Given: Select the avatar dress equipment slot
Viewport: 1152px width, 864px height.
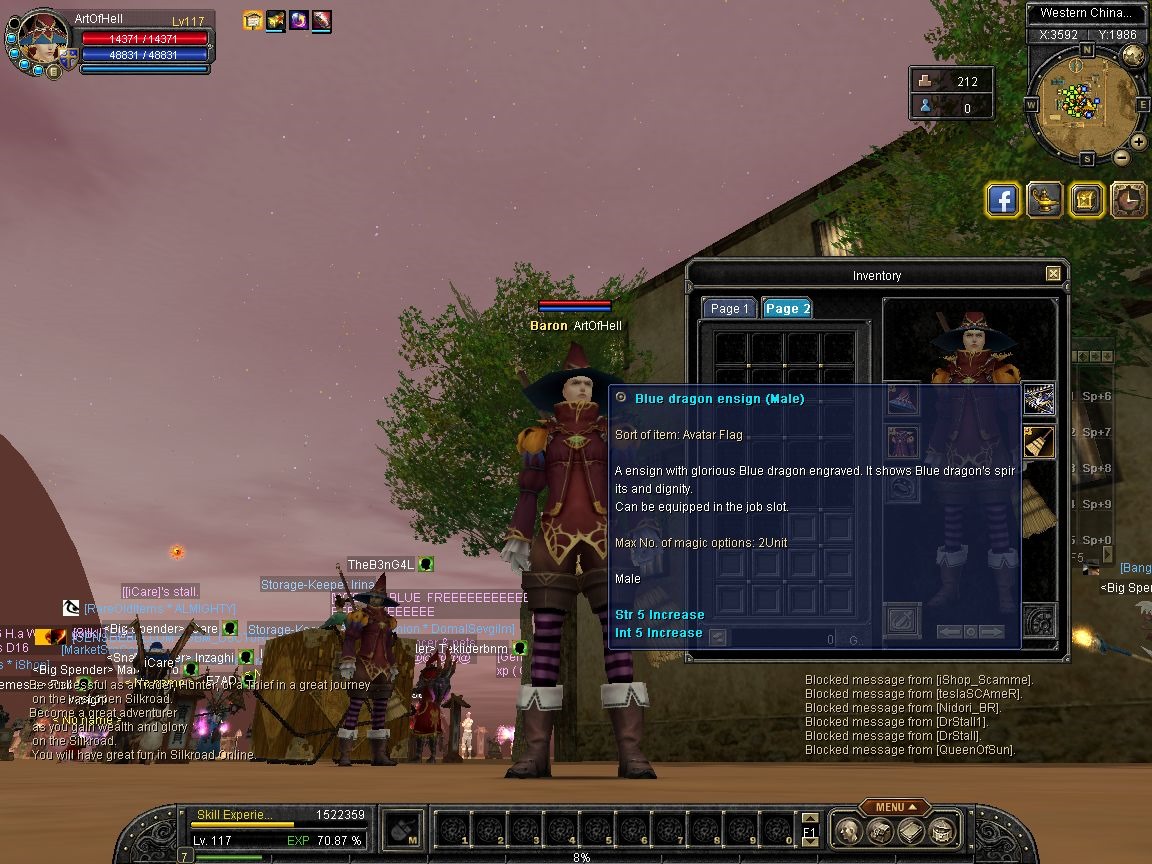Looking at the screenshot, I should click(904, 441).
